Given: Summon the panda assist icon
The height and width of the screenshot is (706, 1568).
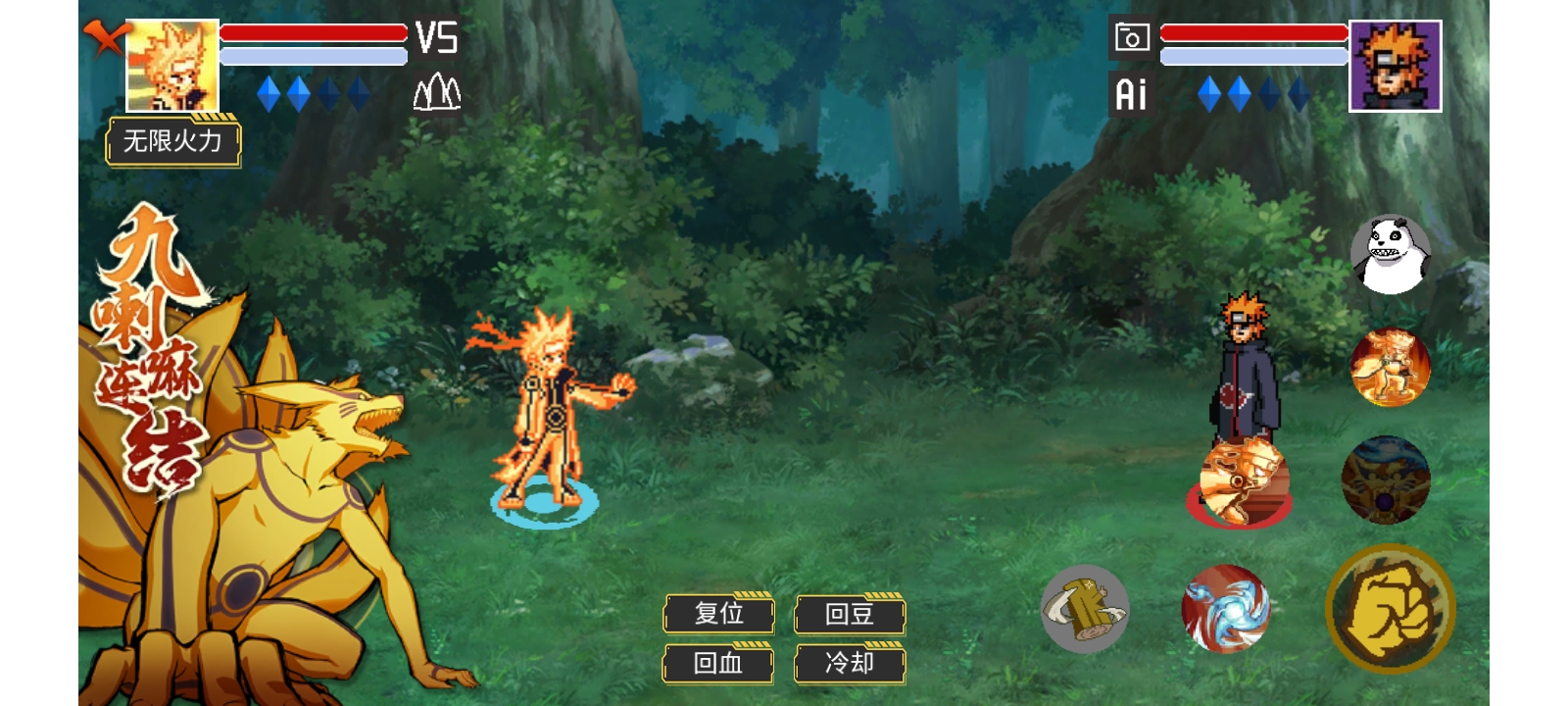Looking at the screenshot, I should point(1390,255).
